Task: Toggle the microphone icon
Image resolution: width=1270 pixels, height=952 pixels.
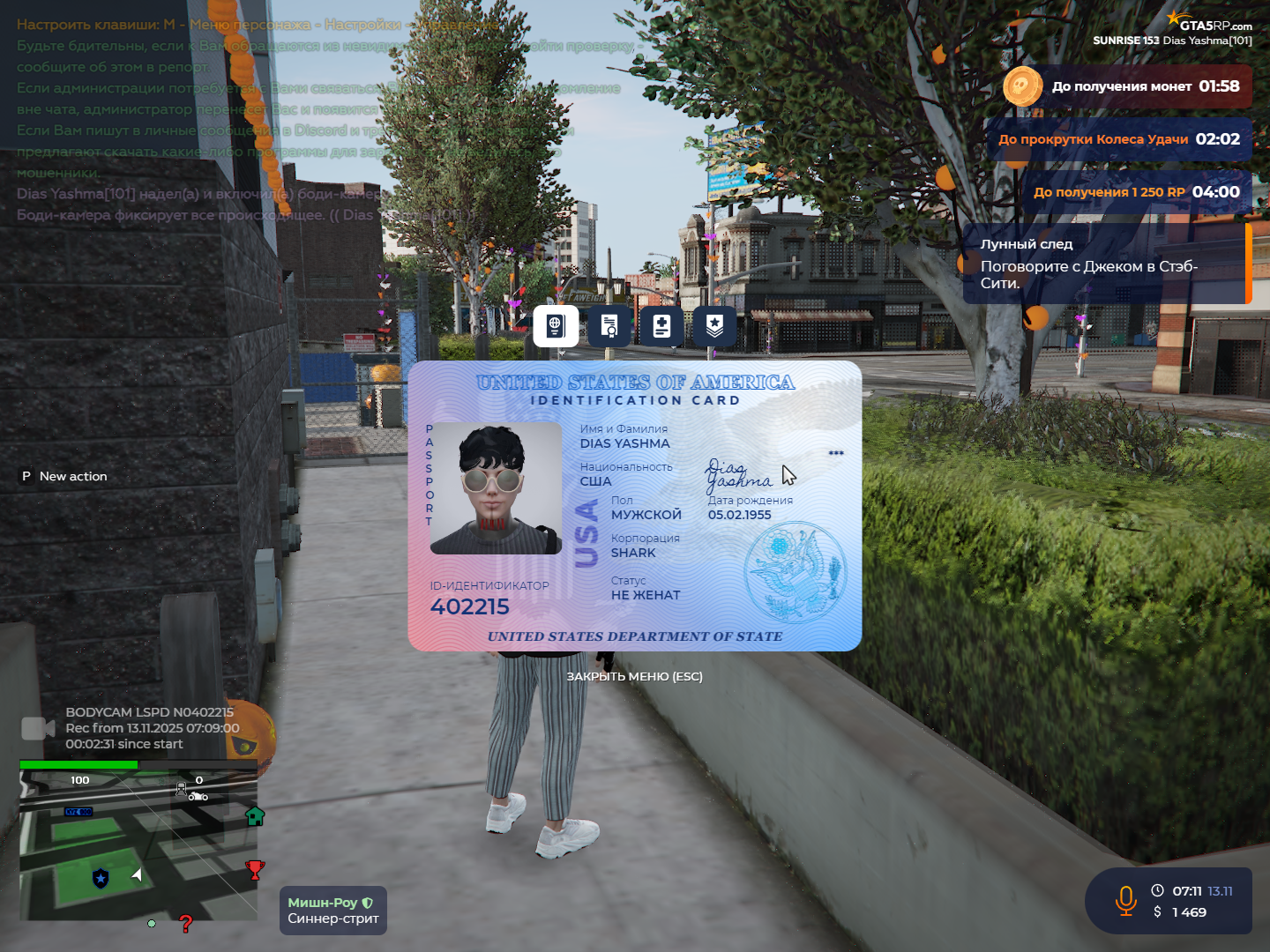Action: tap(1126, 901)
